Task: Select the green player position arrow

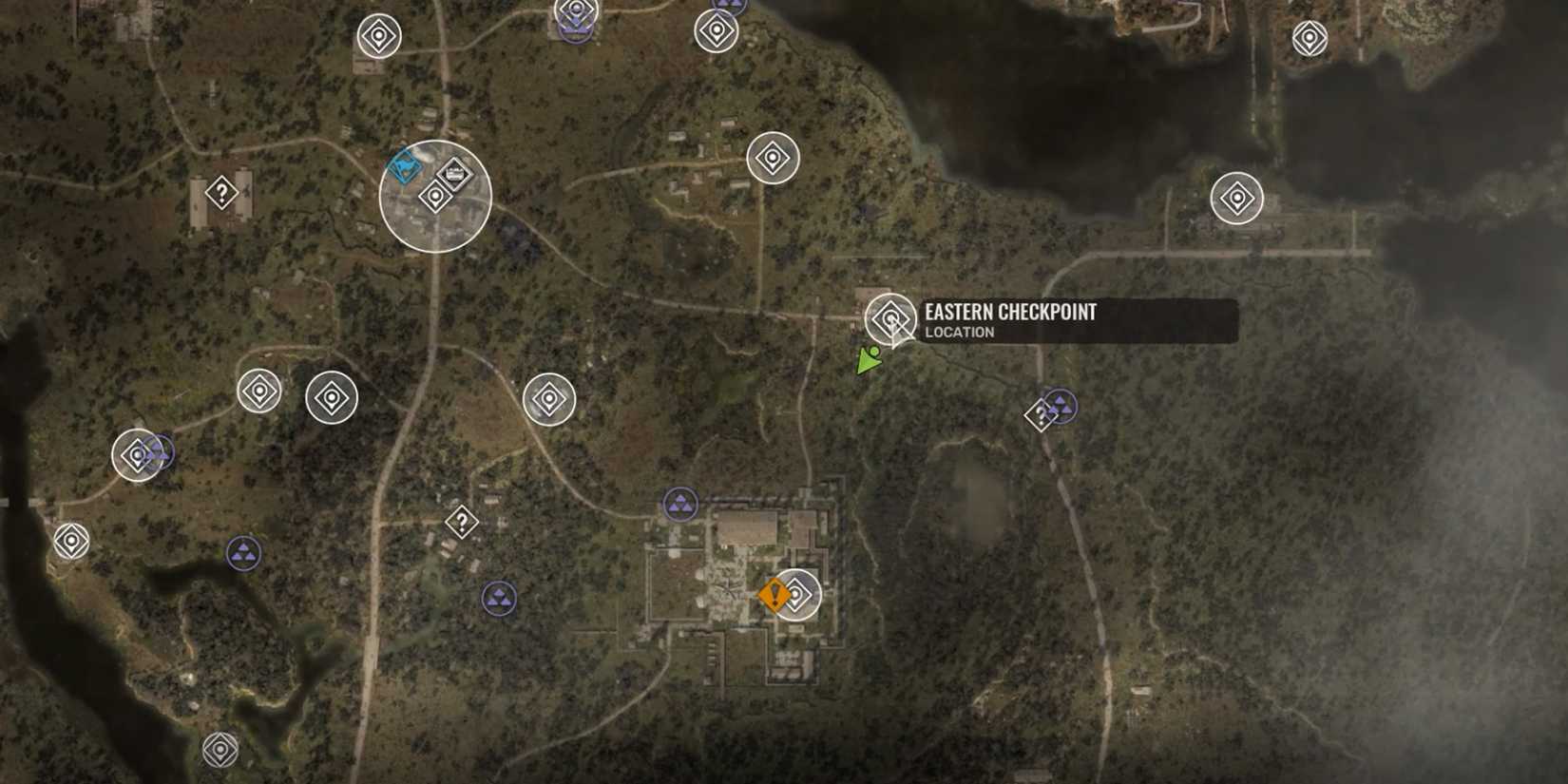Action: (868, 361)
